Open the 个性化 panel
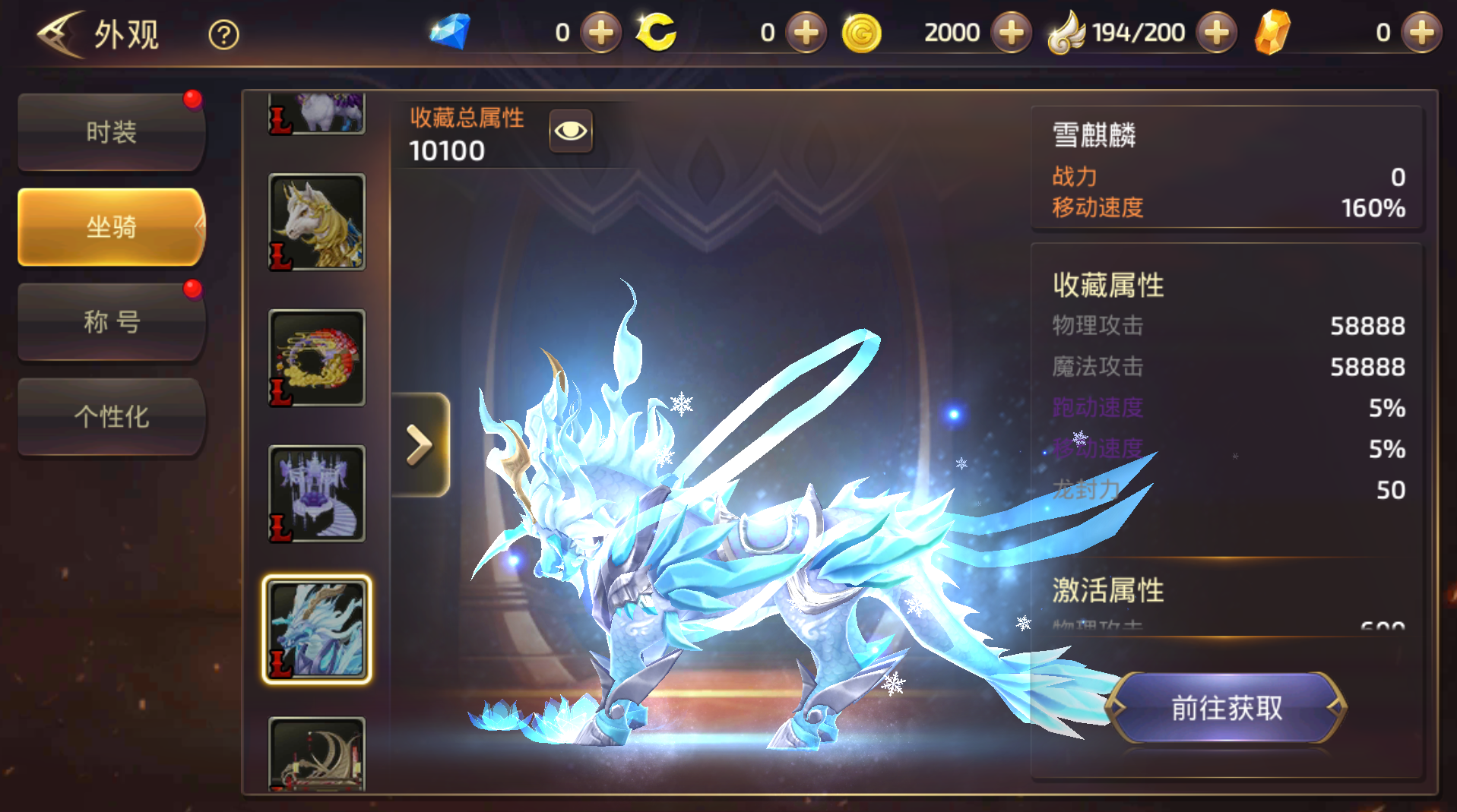 click(111, 417)
